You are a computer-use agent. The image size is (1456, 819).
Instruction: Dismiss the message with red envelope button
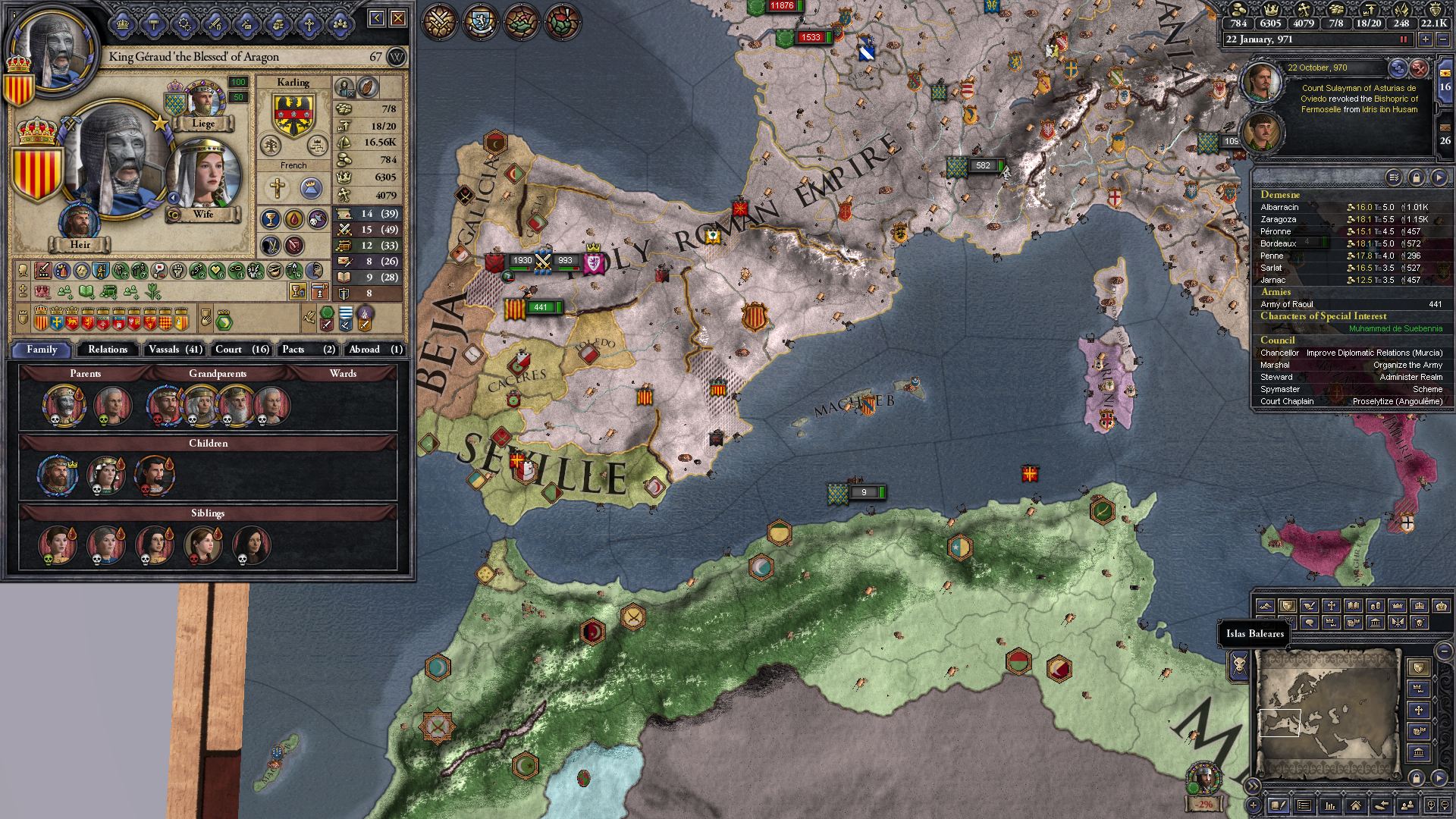click(1419, 68)
